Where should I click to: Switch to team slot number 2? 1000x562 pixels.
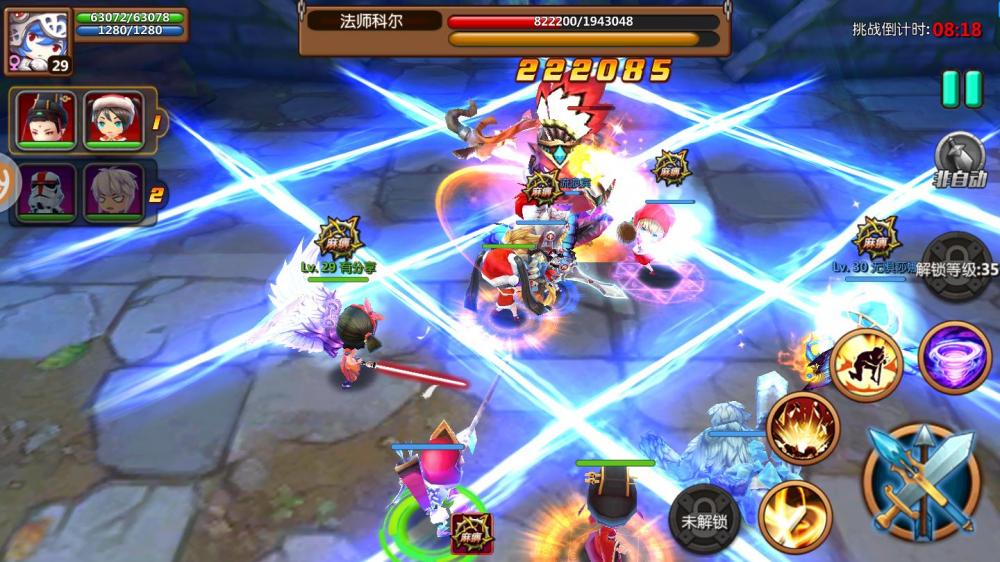pos(156,195)
